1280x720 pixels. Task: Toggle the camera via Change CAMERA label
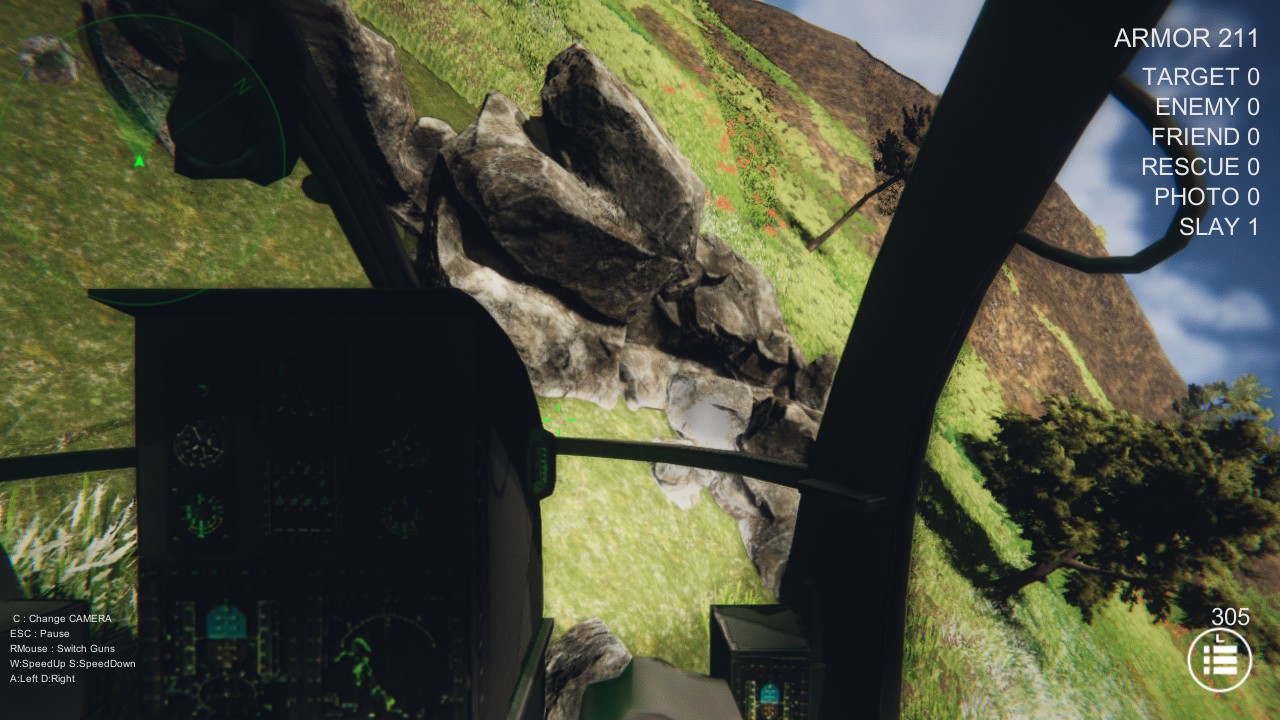(x=62, y=618)
